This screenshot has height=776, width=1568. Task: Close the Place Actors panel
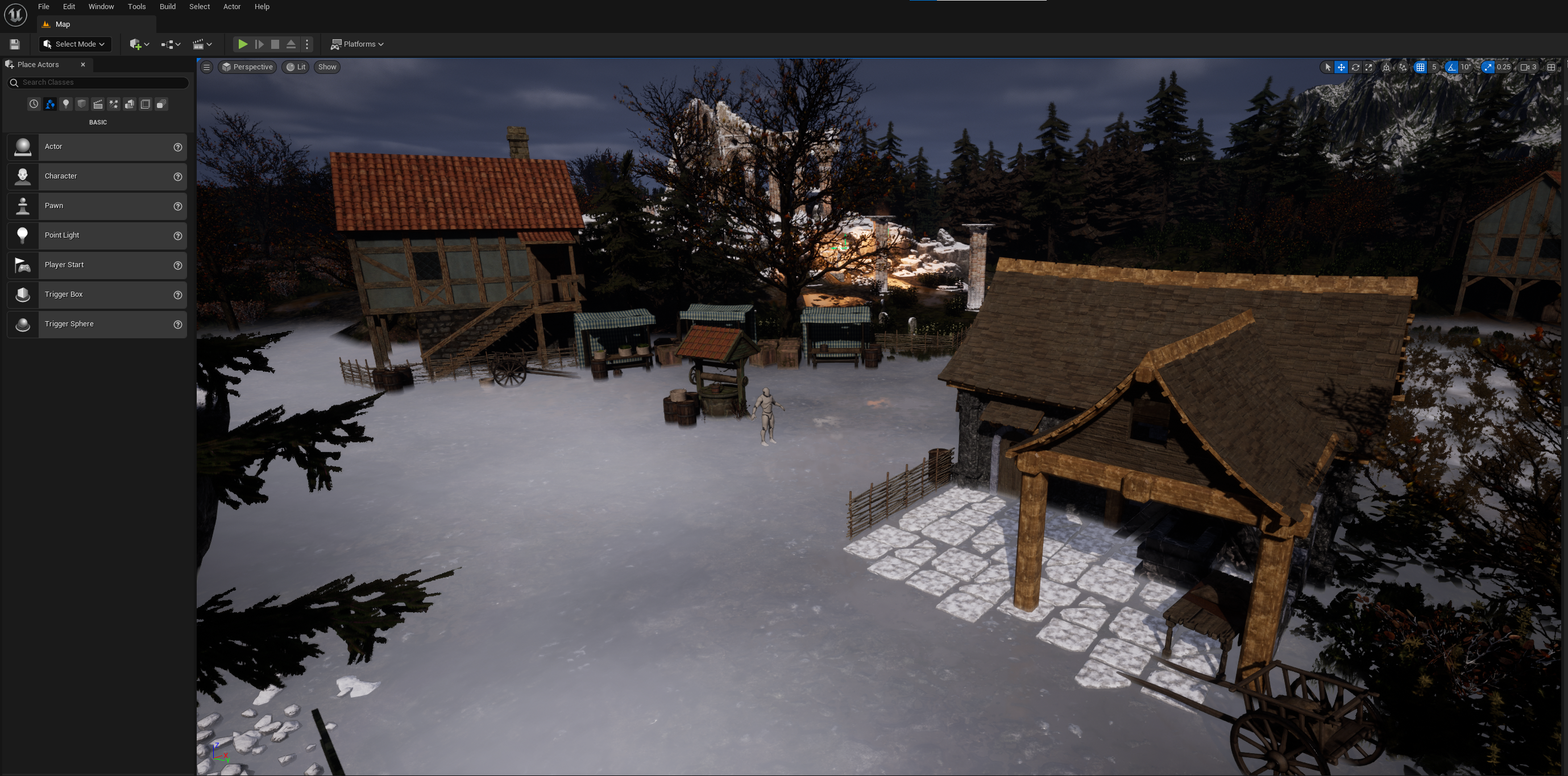click(x=83, y=64)
